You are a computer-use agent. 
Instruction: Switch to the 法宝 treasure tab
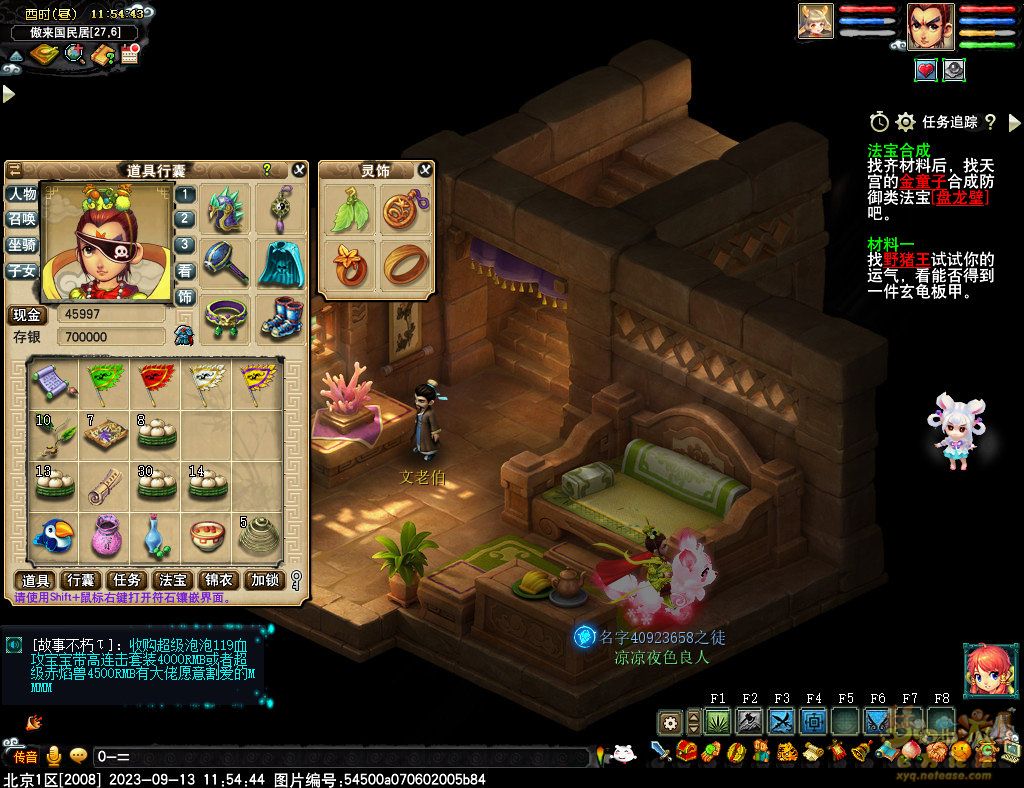point(173,580)
